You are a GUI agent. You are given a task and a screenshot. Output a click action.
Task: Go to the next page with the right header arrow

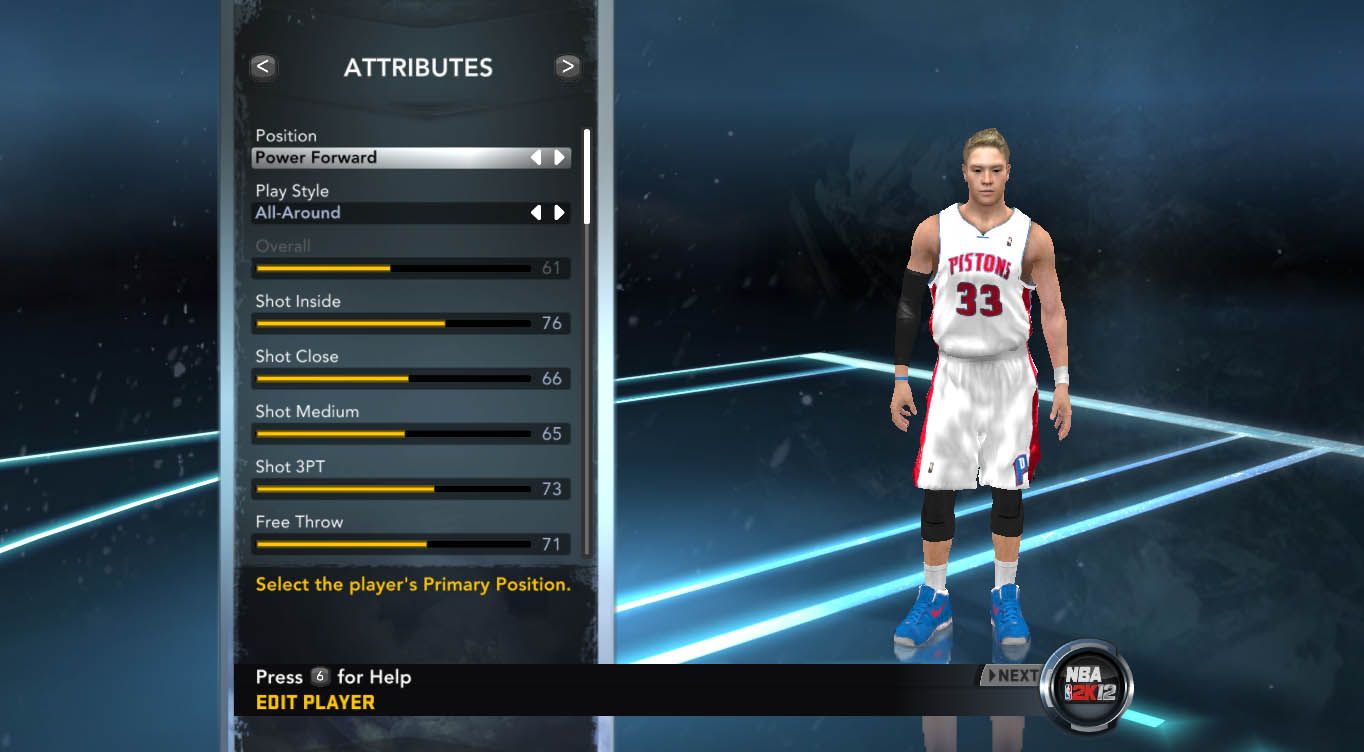[x=568, y=67]
